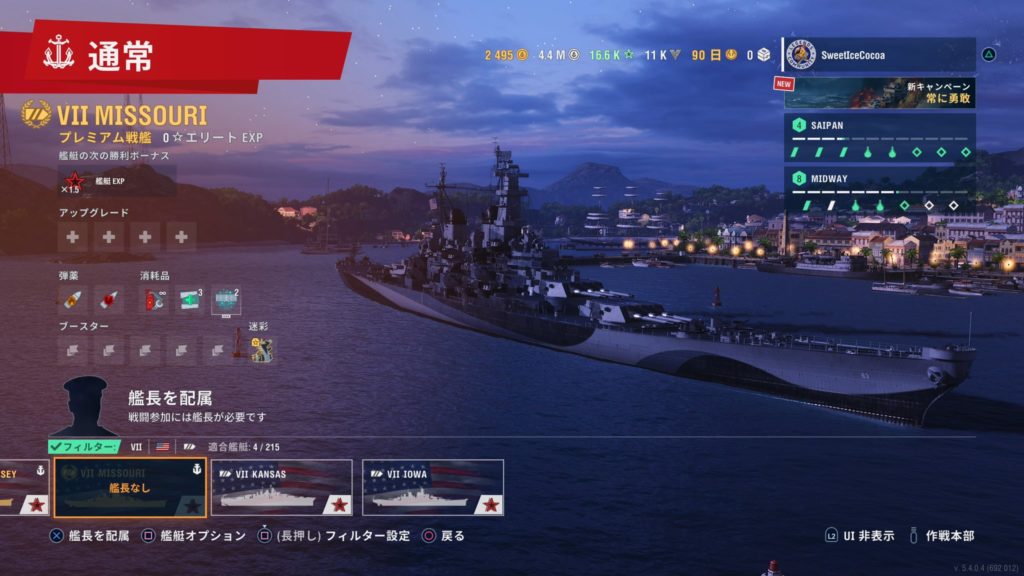Open the camouflage (迷彩) slot
This screenshot has height=576, width=1024.
(x=261, y=349)
